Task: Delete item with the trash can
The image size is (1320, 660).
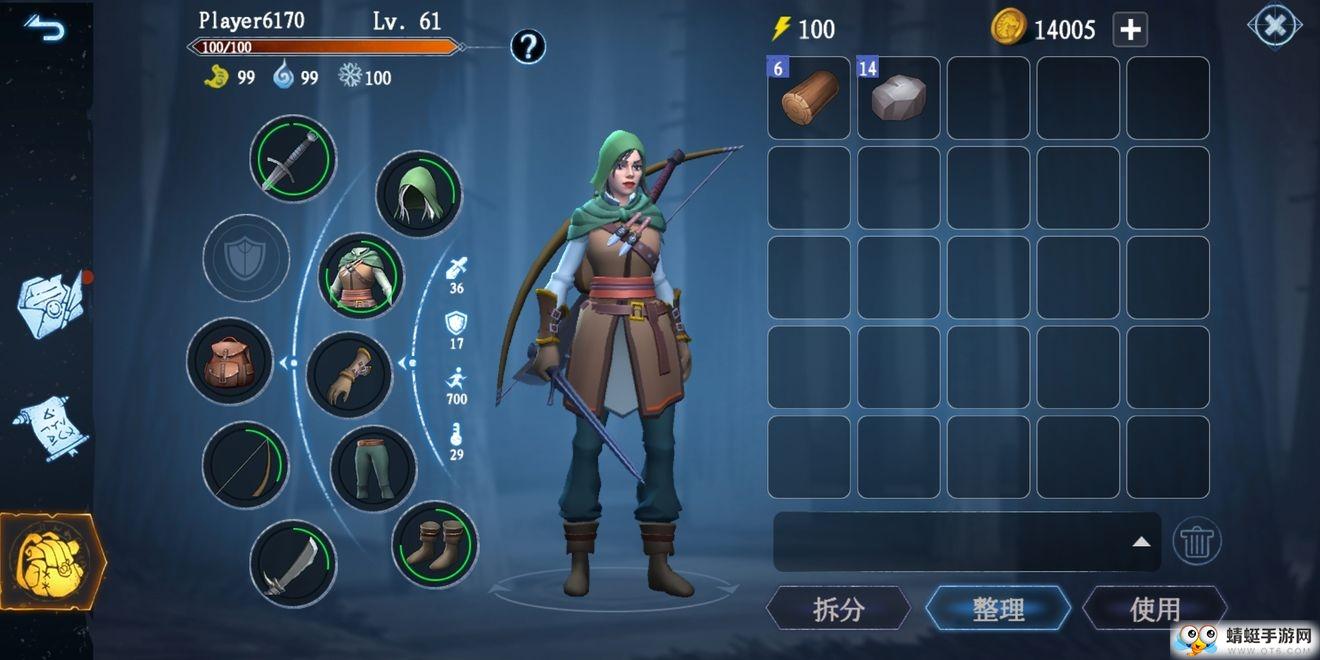Action: [1196, 542]
